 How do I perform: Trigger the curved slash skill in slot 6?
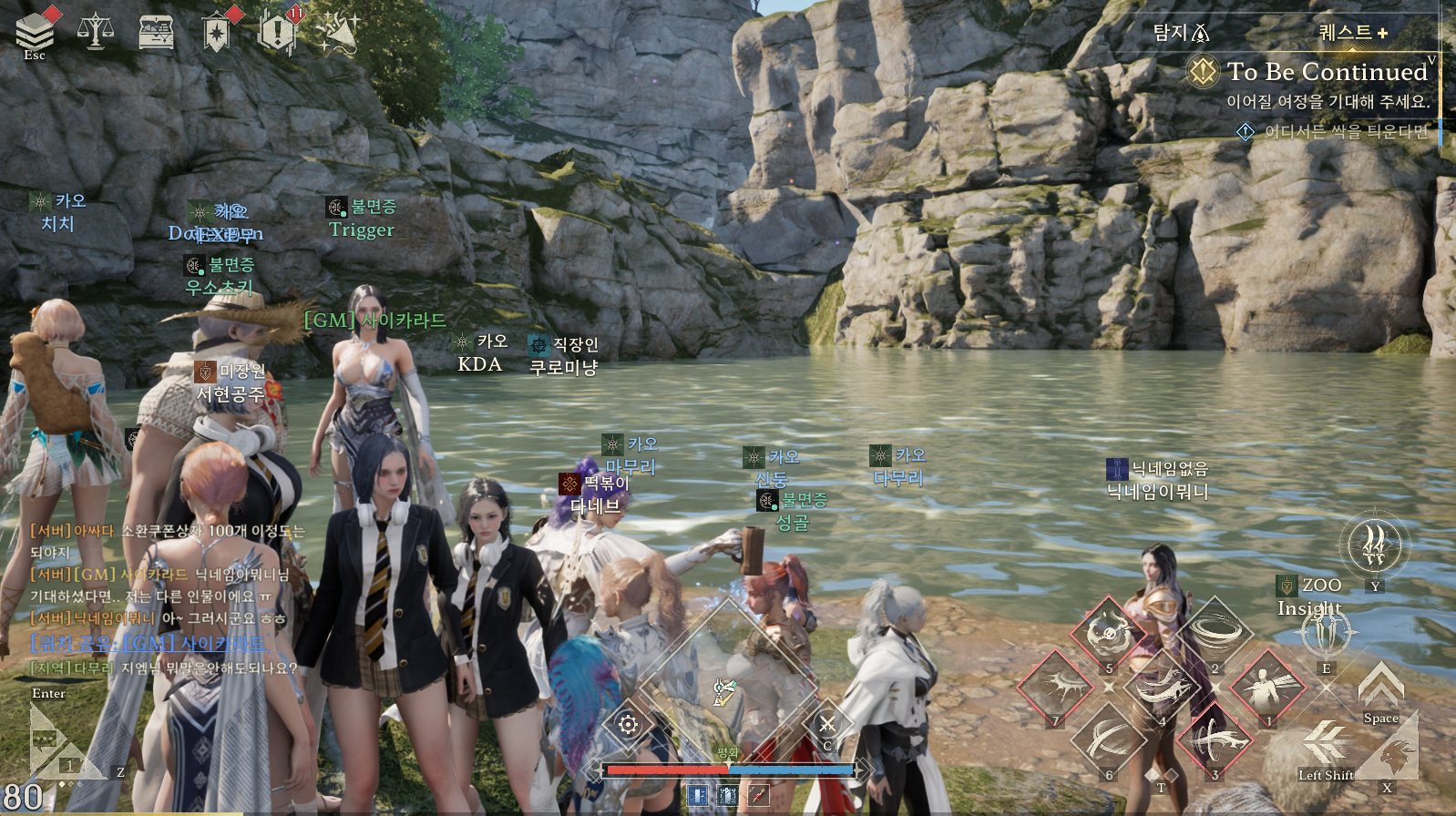pyautogui.click(x=1108, y=739)
